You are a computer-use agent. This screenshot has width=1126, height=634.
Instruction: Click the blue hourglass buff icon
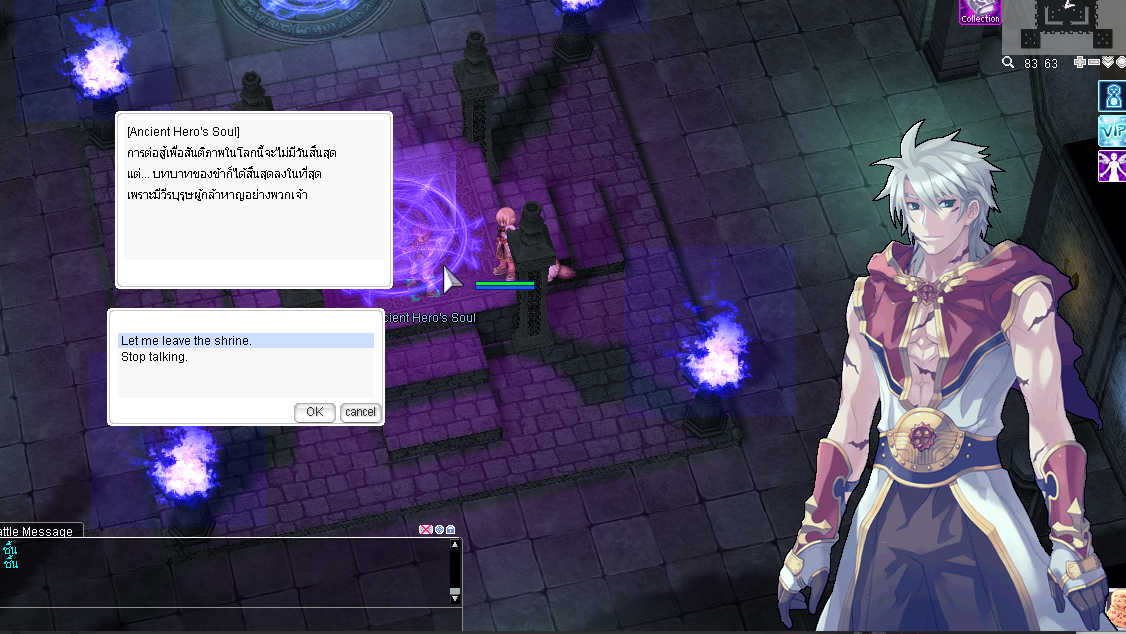[x=1112, y=97]
